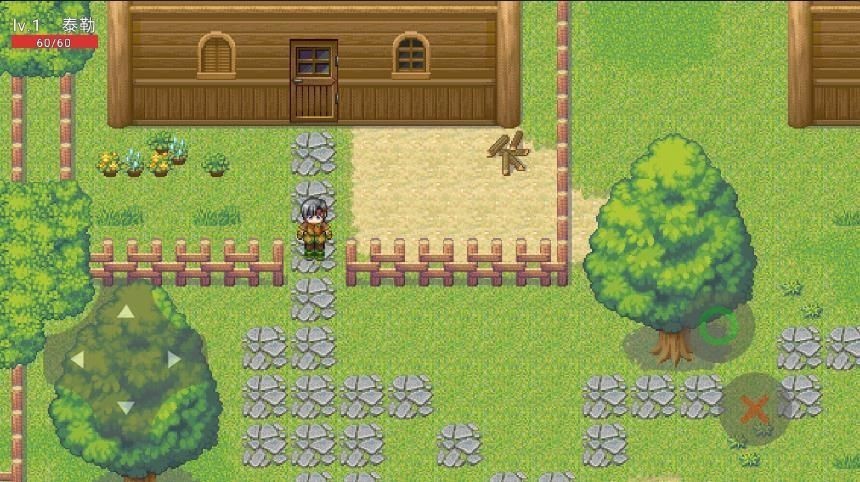Tap the left arrow on the virtual d-pad

click(x=77, y=359)
